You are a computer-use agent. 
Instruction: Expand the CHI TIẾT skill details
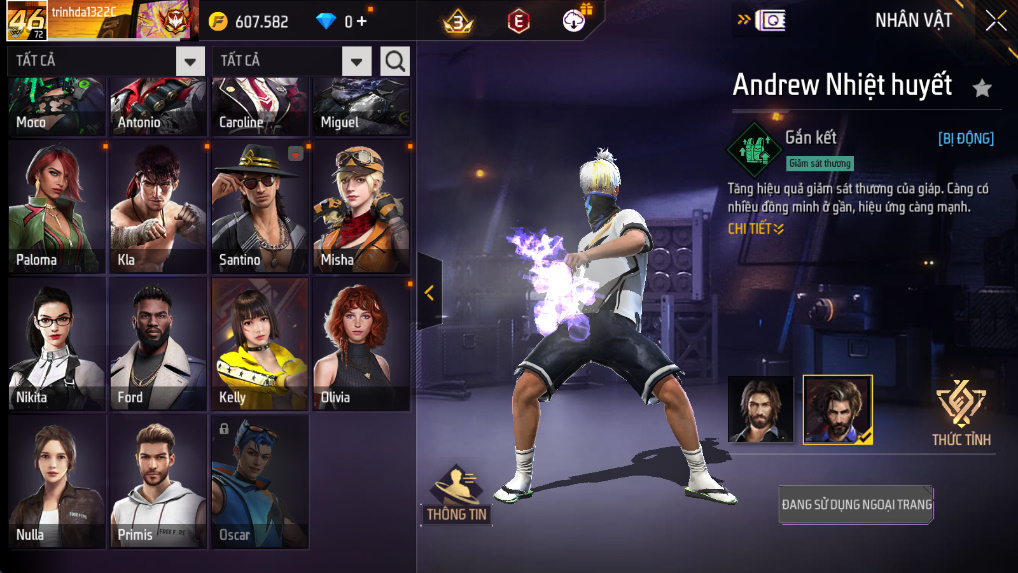click(x=755, y=229)
